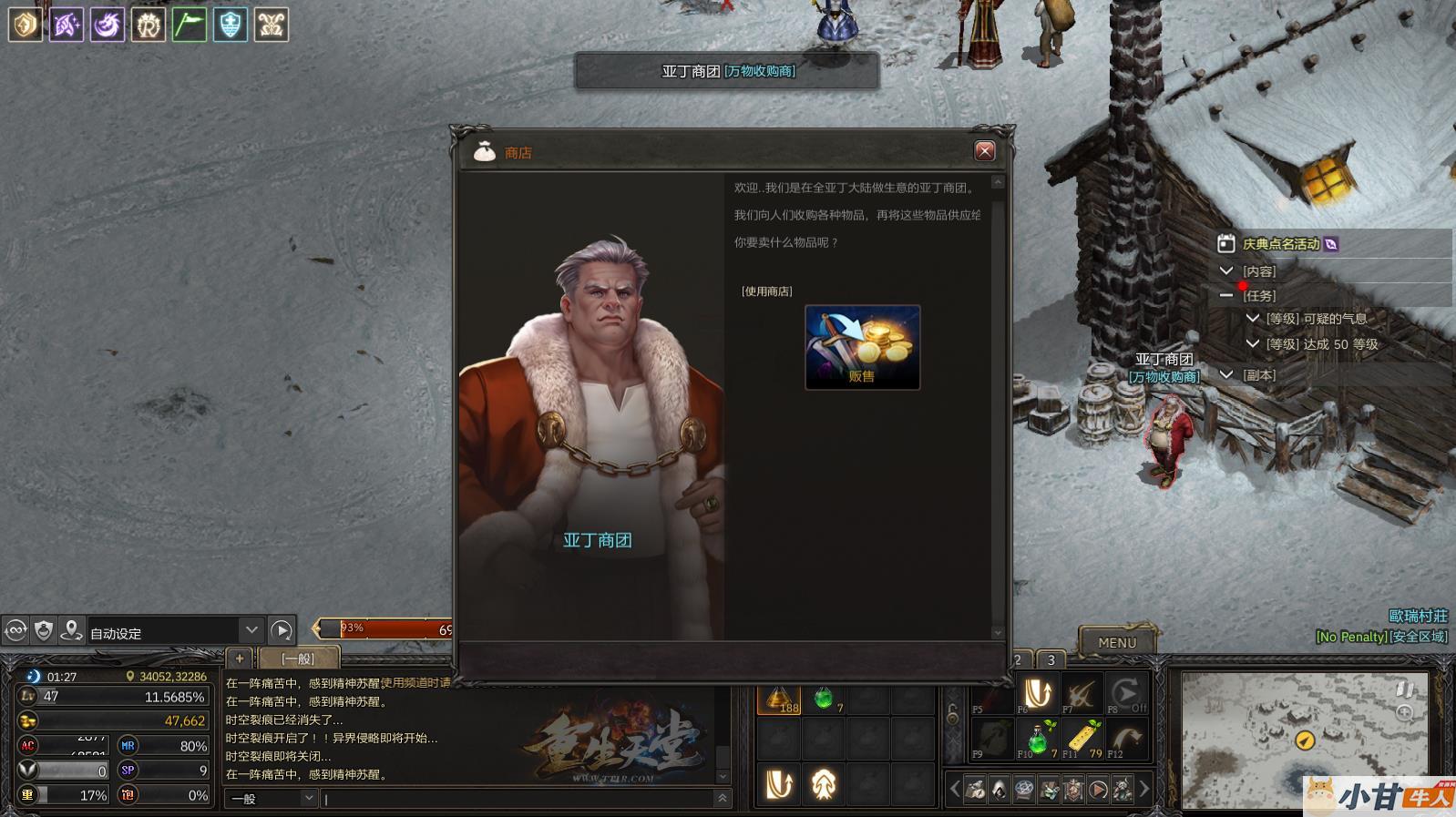The image size is (1456, 817).
Task: Expand the [内容] quest tracker section
Action: (1226, 271)
